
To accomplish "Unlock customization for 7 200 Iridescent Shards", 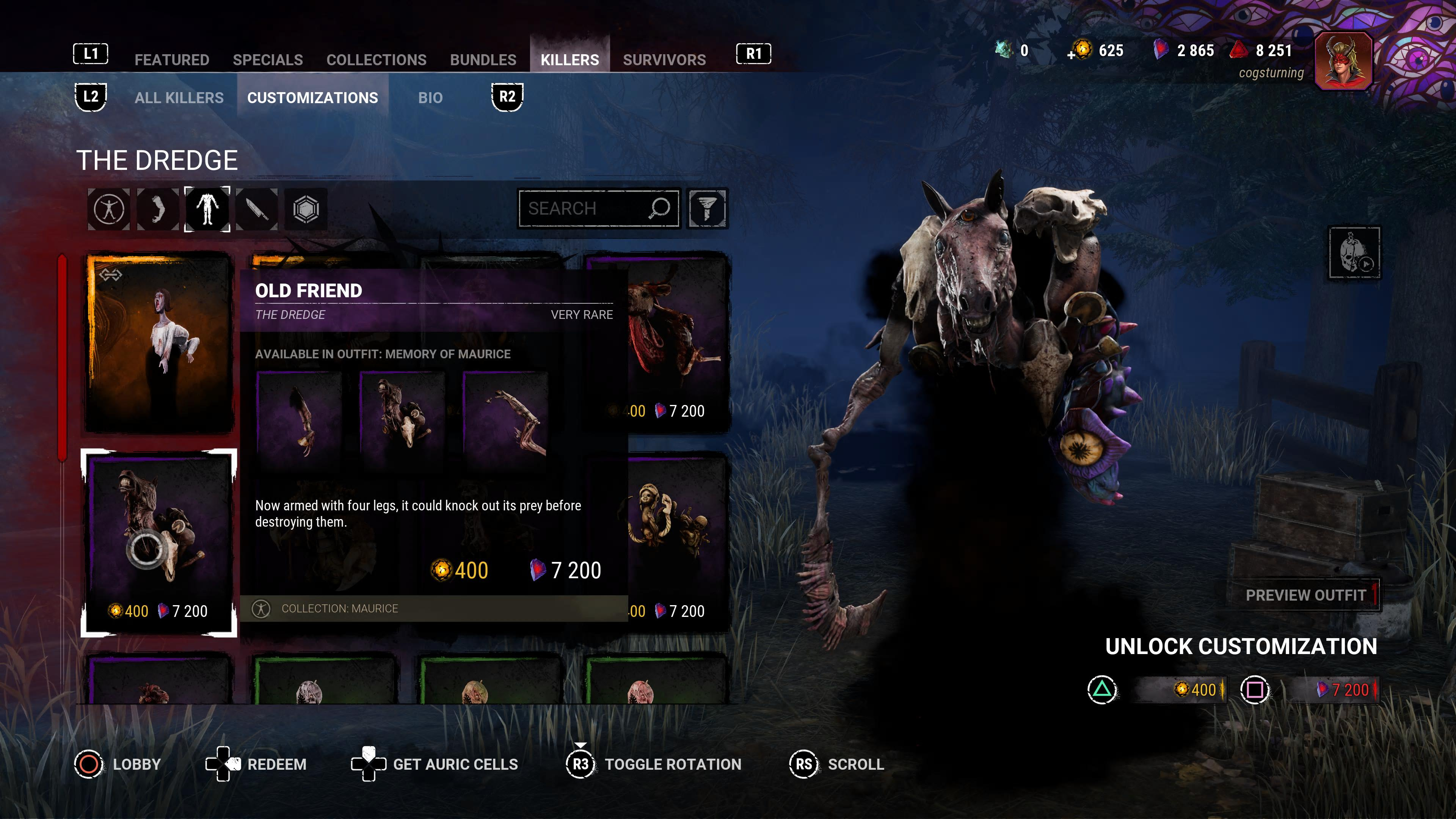I will (x=1323, y=690).
